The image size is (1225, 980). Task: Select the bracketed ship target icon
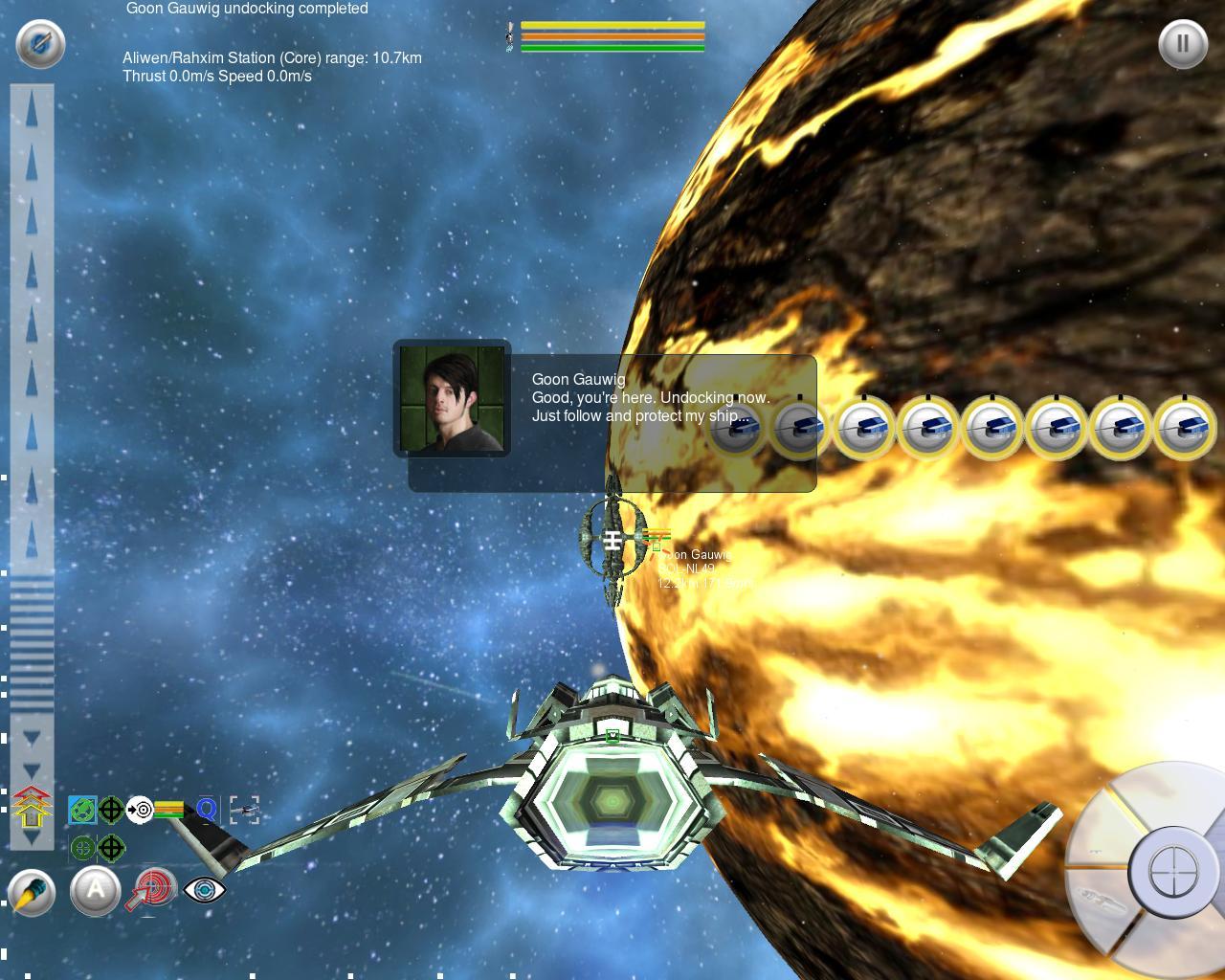click(x=244, y=811)
